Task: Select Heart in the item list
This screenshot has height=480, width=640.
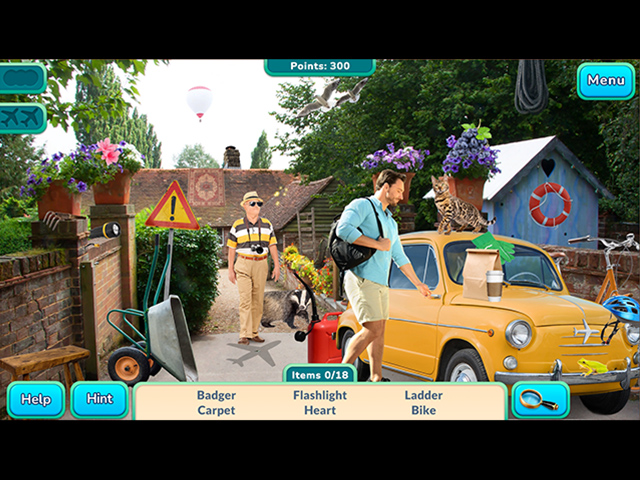Action: coord(320,410)
